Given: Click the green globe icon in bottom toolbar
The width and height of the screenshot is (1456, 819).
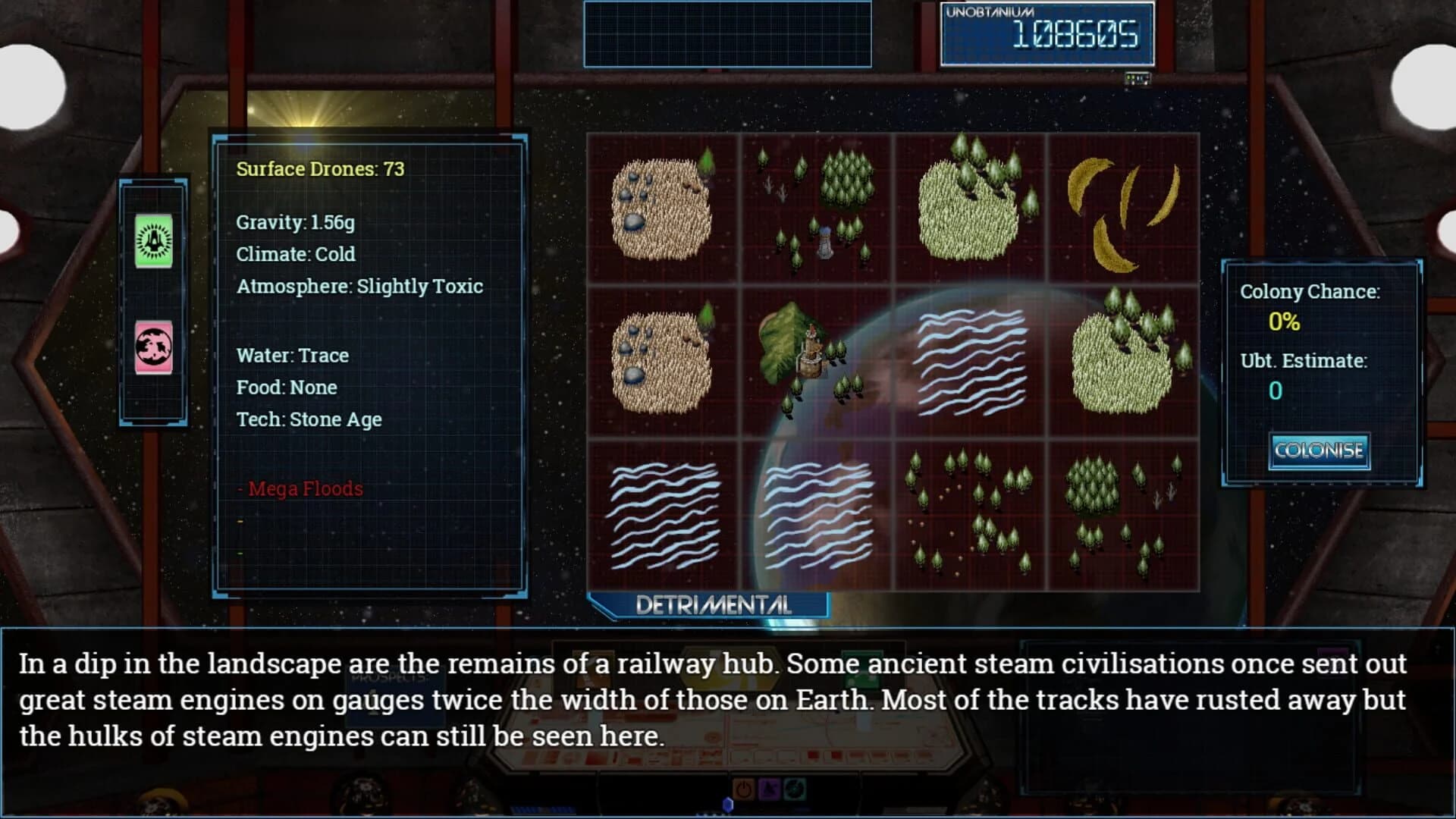Looking at the screenshot, I should (796, 787).
